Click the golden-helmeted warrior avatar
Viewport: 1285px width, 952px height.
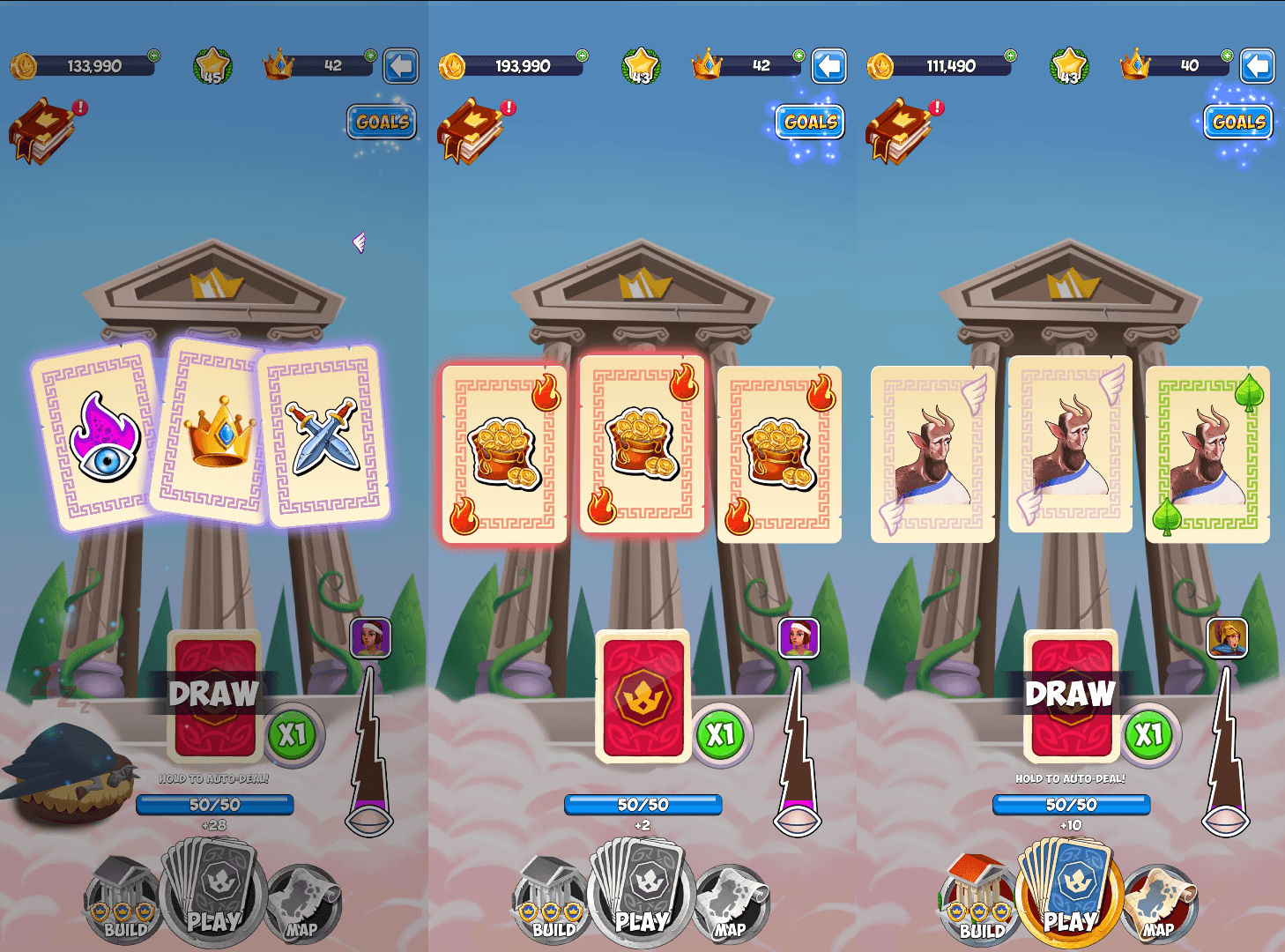point(1227,637)
